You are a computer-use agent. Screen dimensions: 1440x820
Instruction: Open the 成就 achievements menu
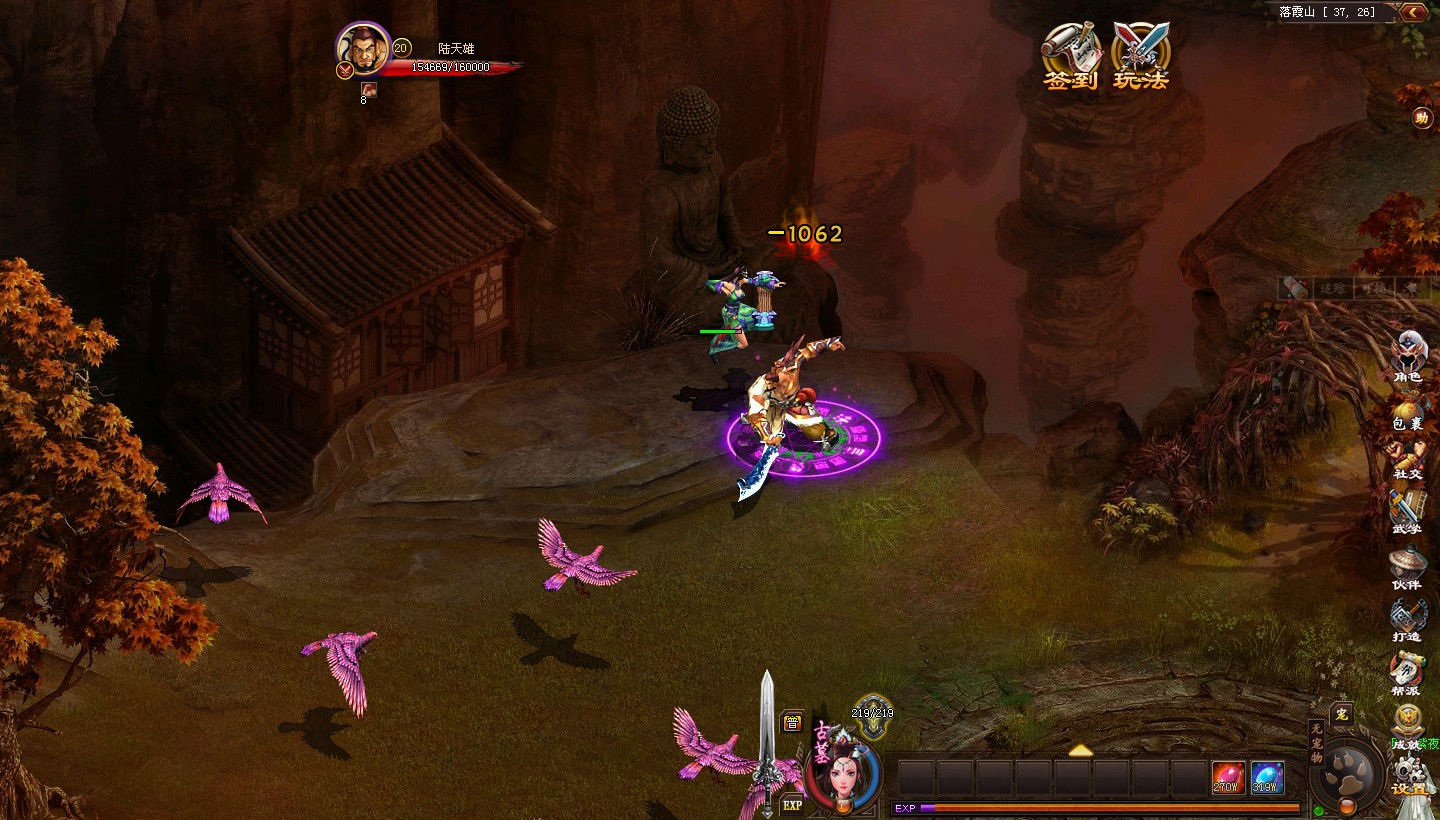click(1407, 724)
